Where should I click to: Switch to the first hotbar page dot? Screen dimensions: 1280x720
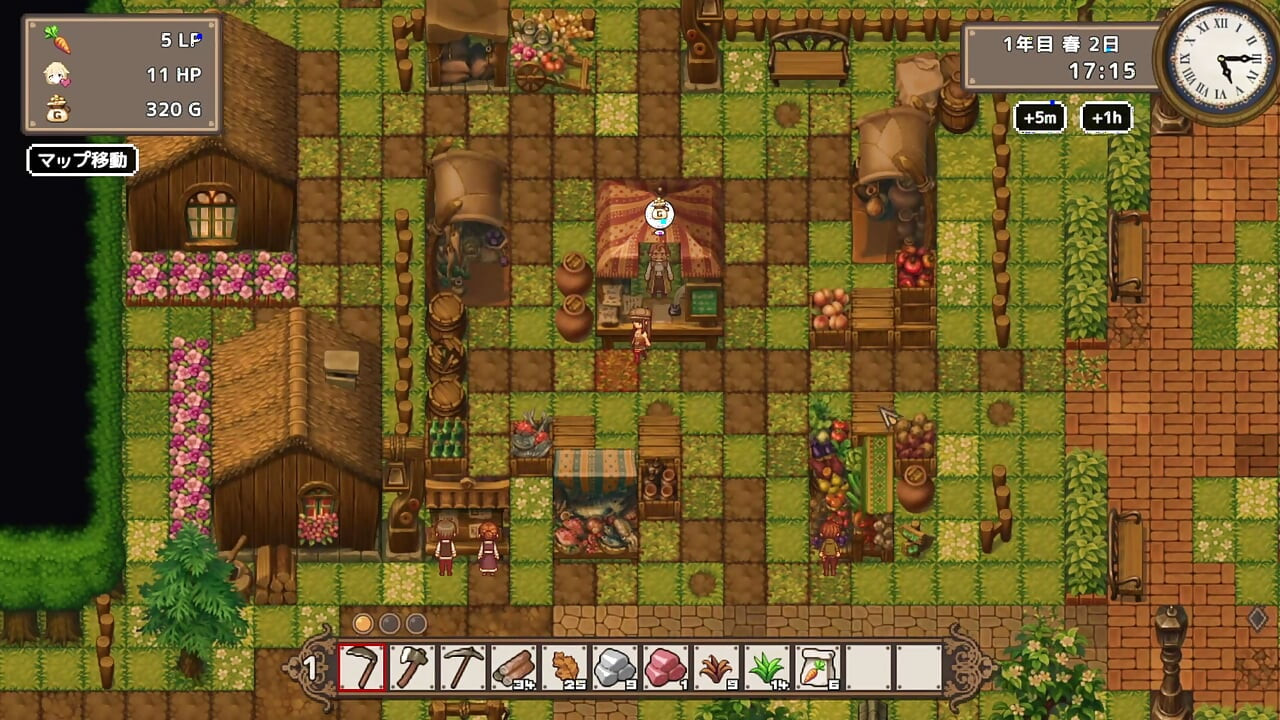tap(363, 623)
